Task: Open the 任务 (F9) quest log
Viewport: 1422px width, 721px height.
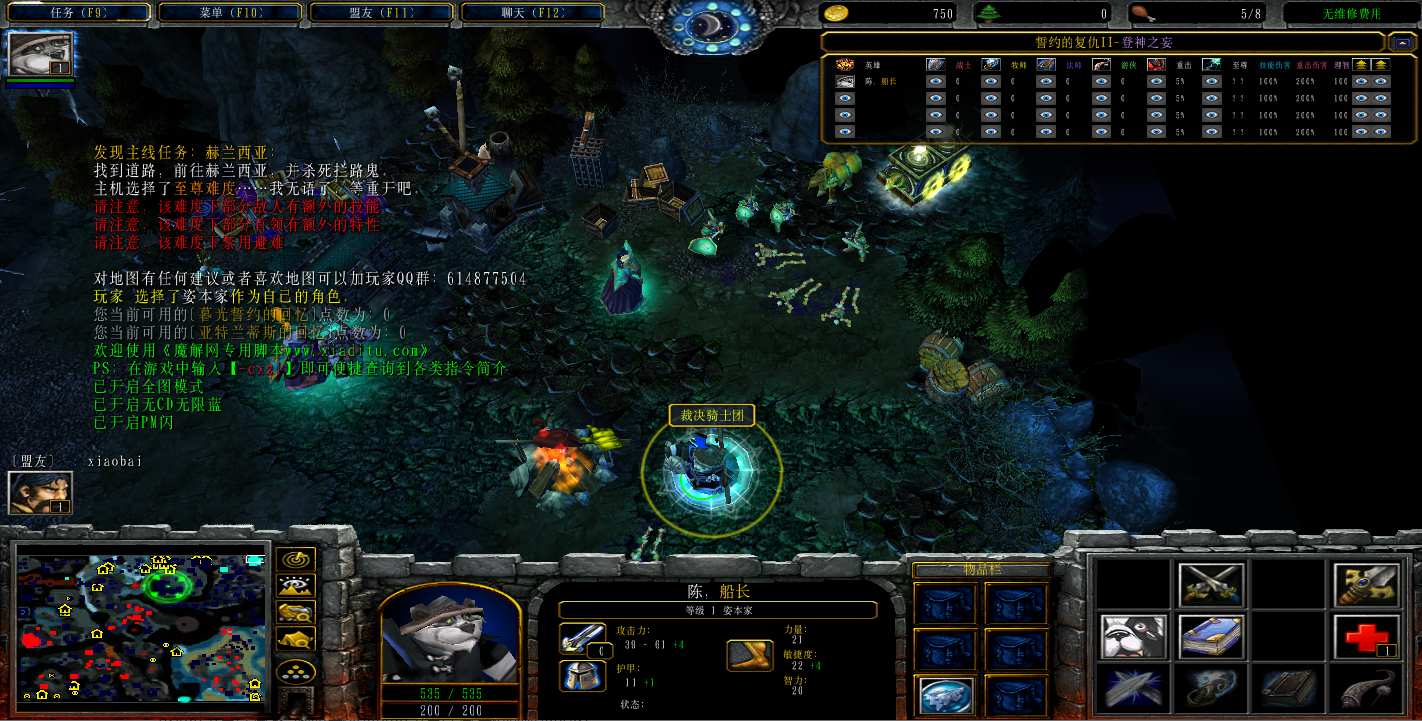Action: coord(77,13)
